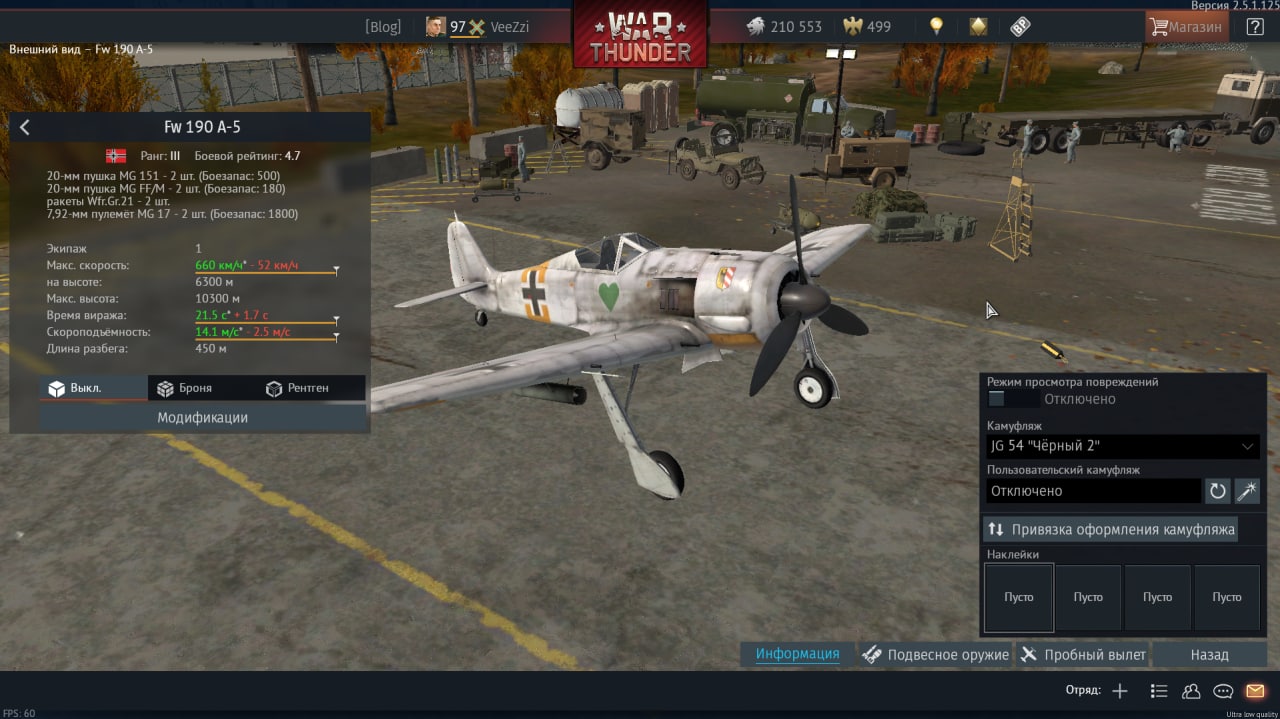Click the question mark help button
Viewport: 1280px width, 719px height.
point(1255,27)
